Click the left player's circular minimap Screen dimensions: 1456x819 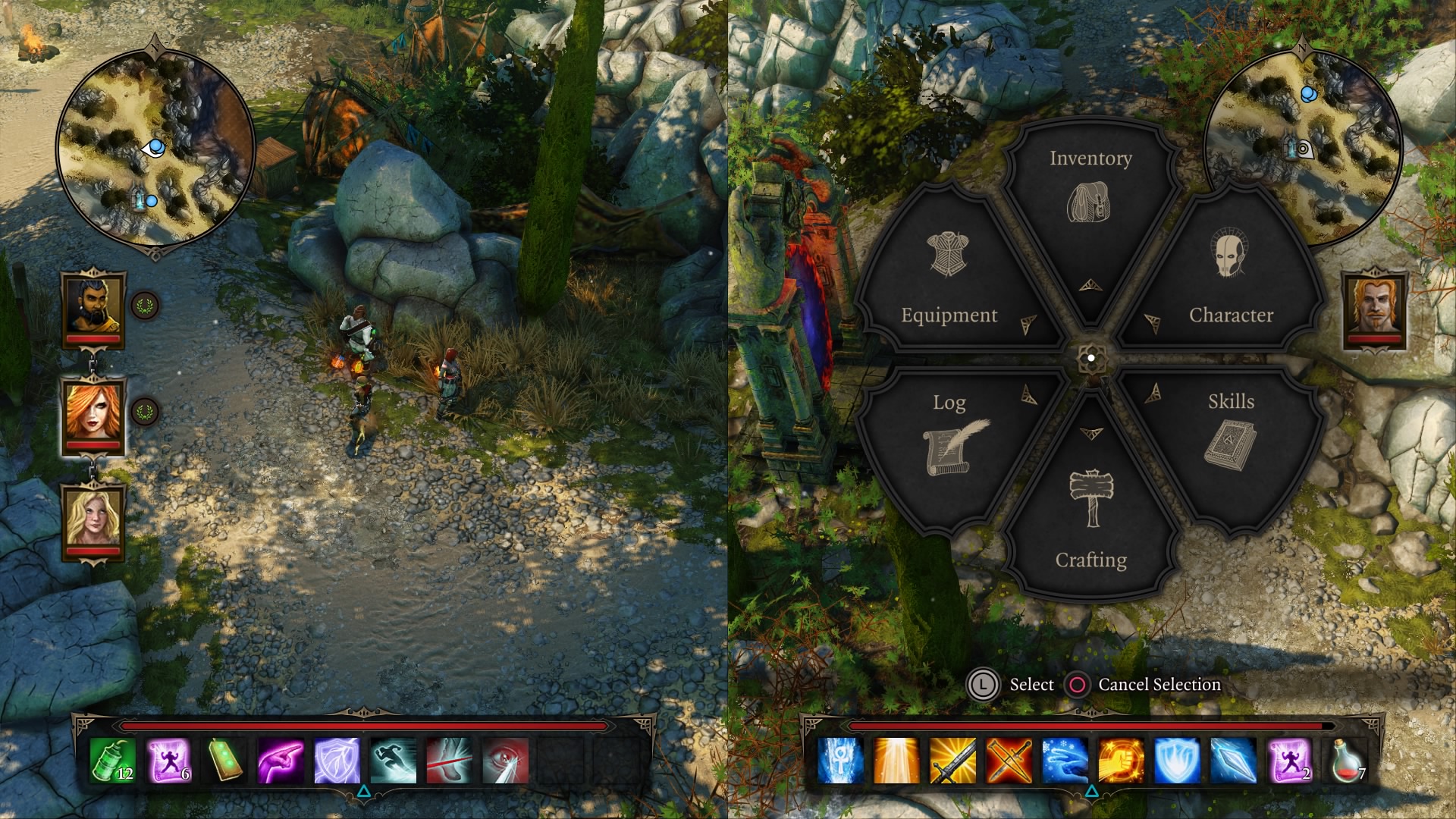click(x=155, y=148)
